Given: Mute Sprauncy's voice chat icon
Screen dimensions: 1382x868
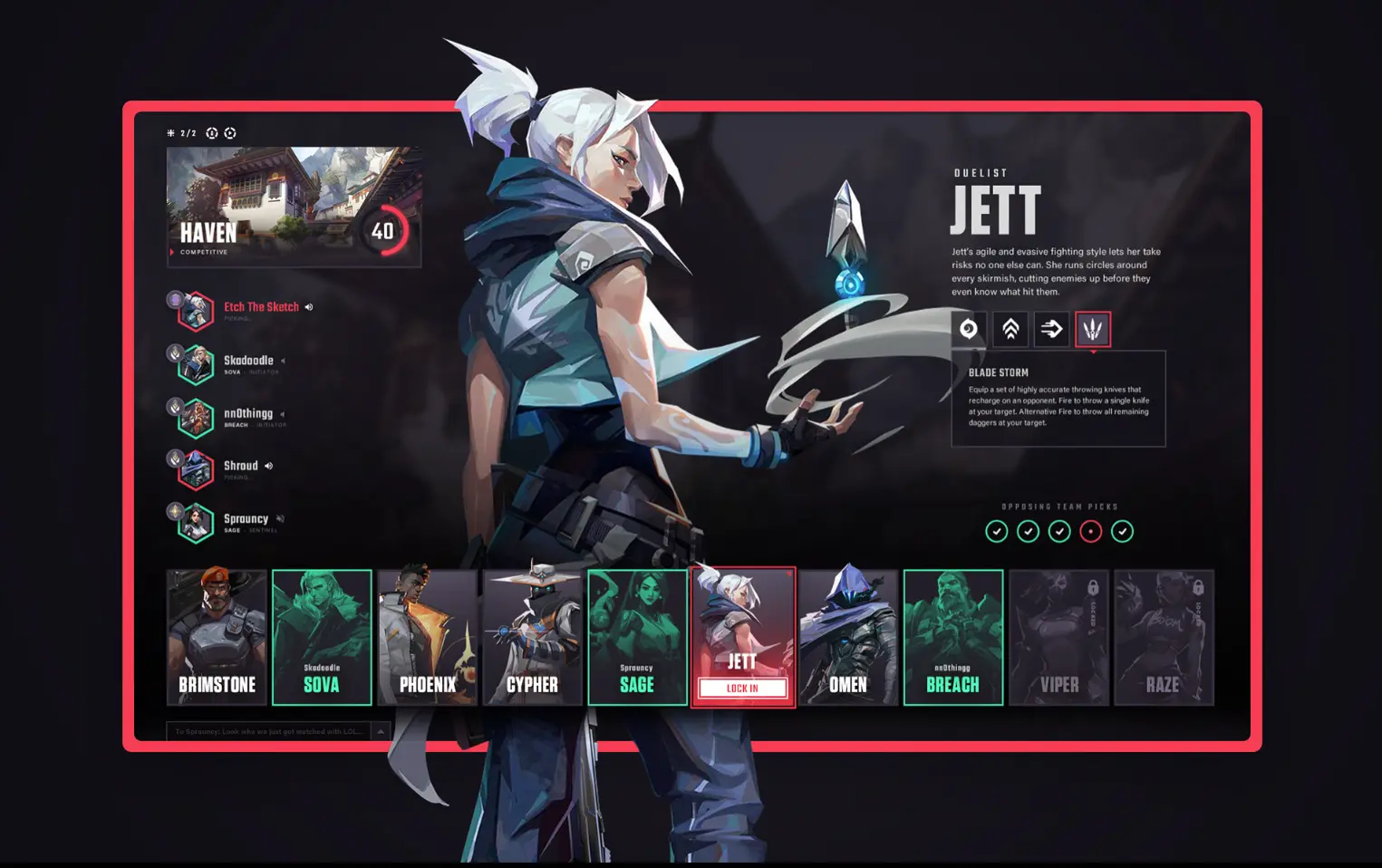Looking at the screenshot, I should click(278, 518).
